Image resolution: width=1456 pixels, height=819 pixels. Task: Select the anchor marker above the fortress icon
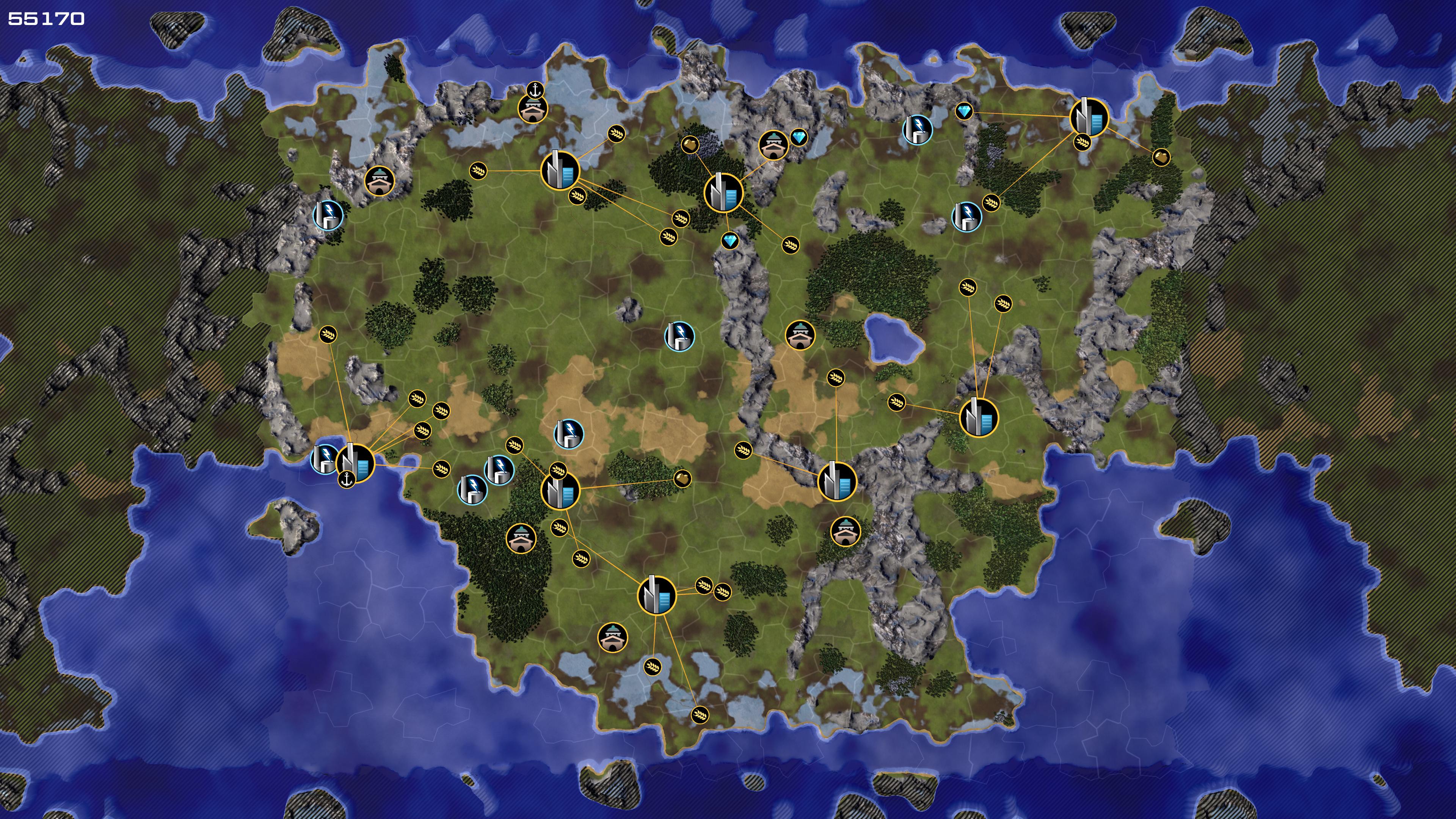(x=535, y=89)
